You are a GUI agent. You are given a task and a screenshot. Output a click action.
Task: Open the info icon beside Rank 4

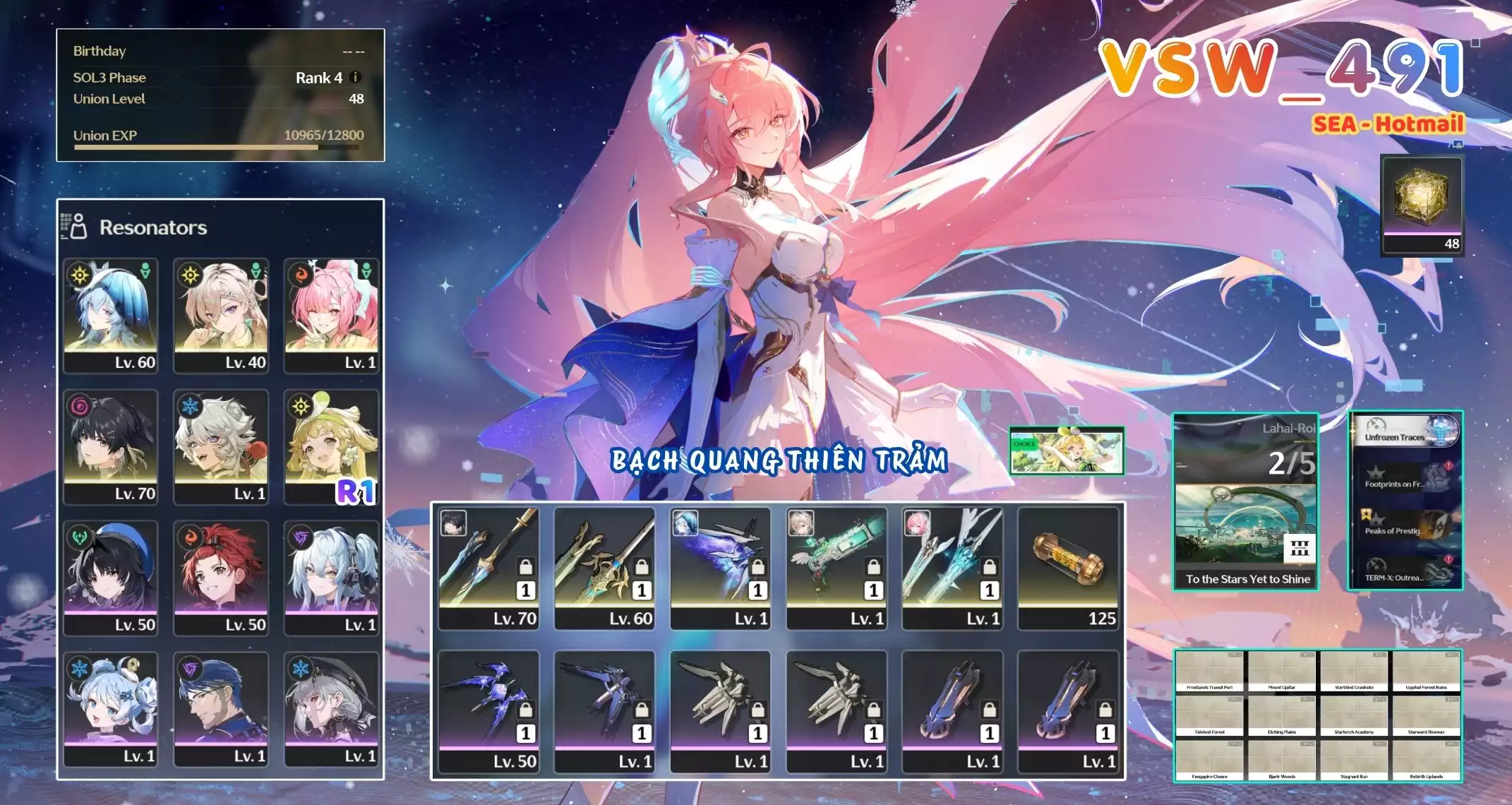point(354,78)
